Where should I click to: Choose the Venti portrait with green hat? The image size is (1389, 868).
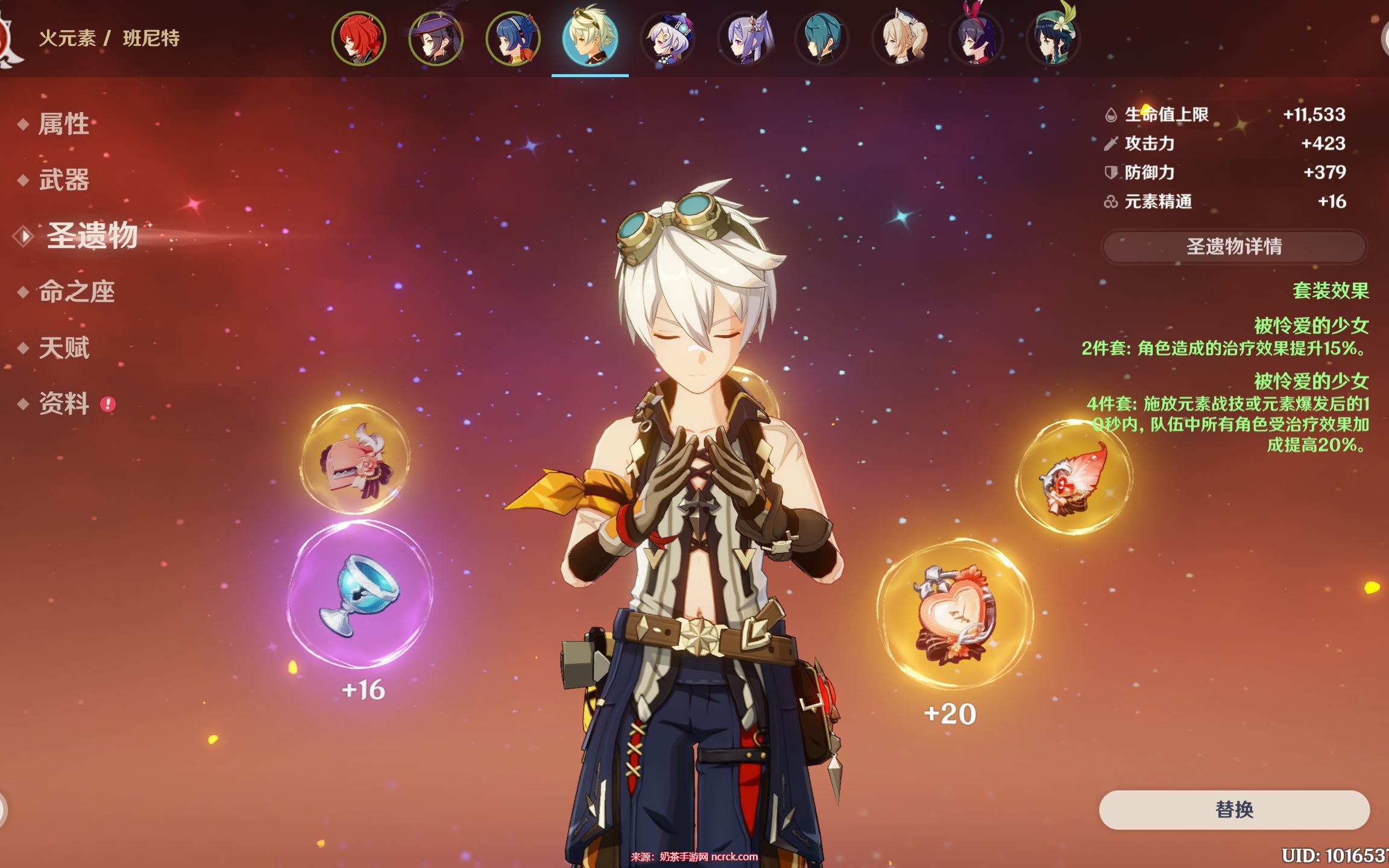tap(1053, 39)
